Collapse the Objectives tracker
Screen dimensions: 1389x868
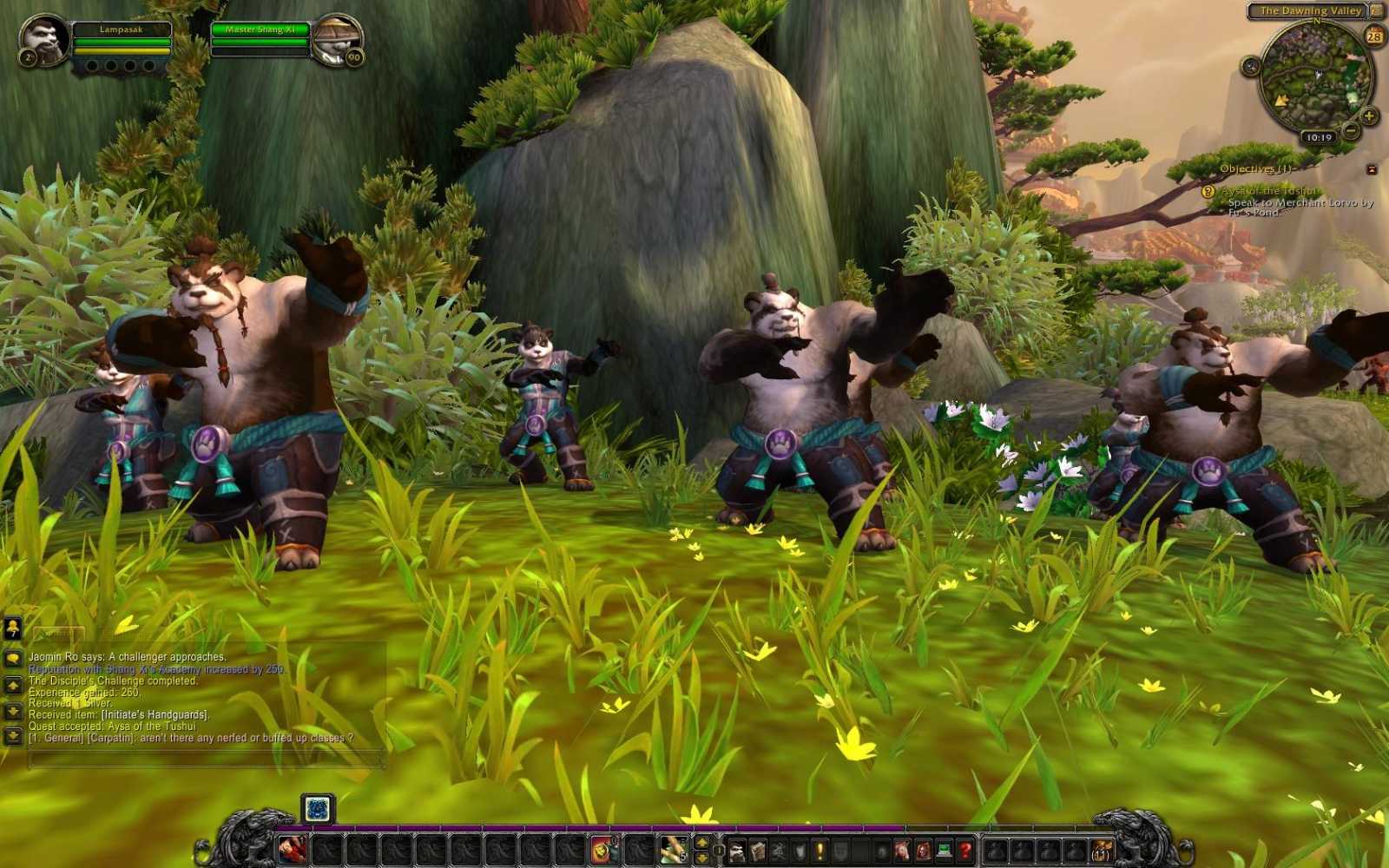[1373, 170]
